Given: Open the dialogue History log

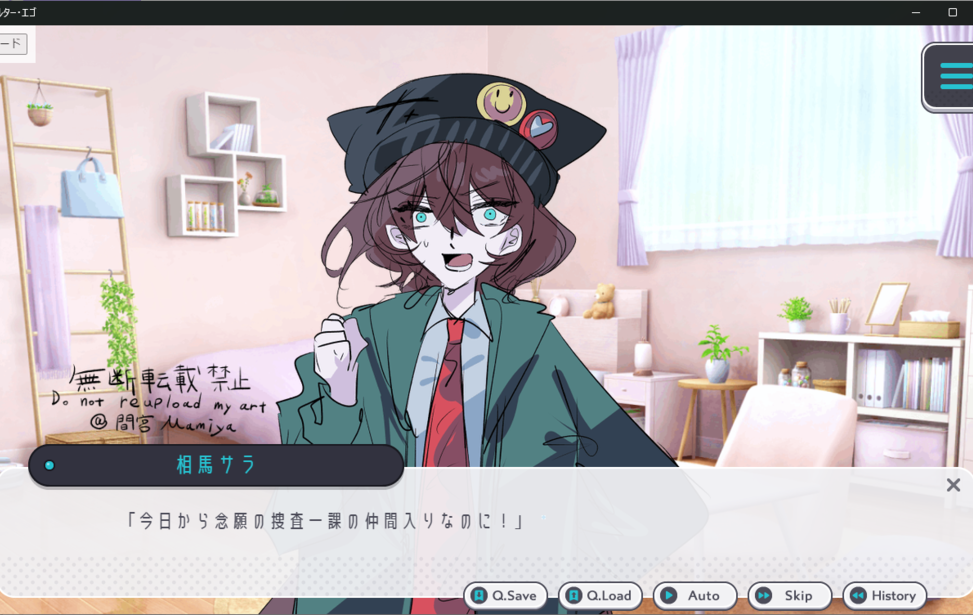Looking at the screenshot, I should tap(884, 596).
